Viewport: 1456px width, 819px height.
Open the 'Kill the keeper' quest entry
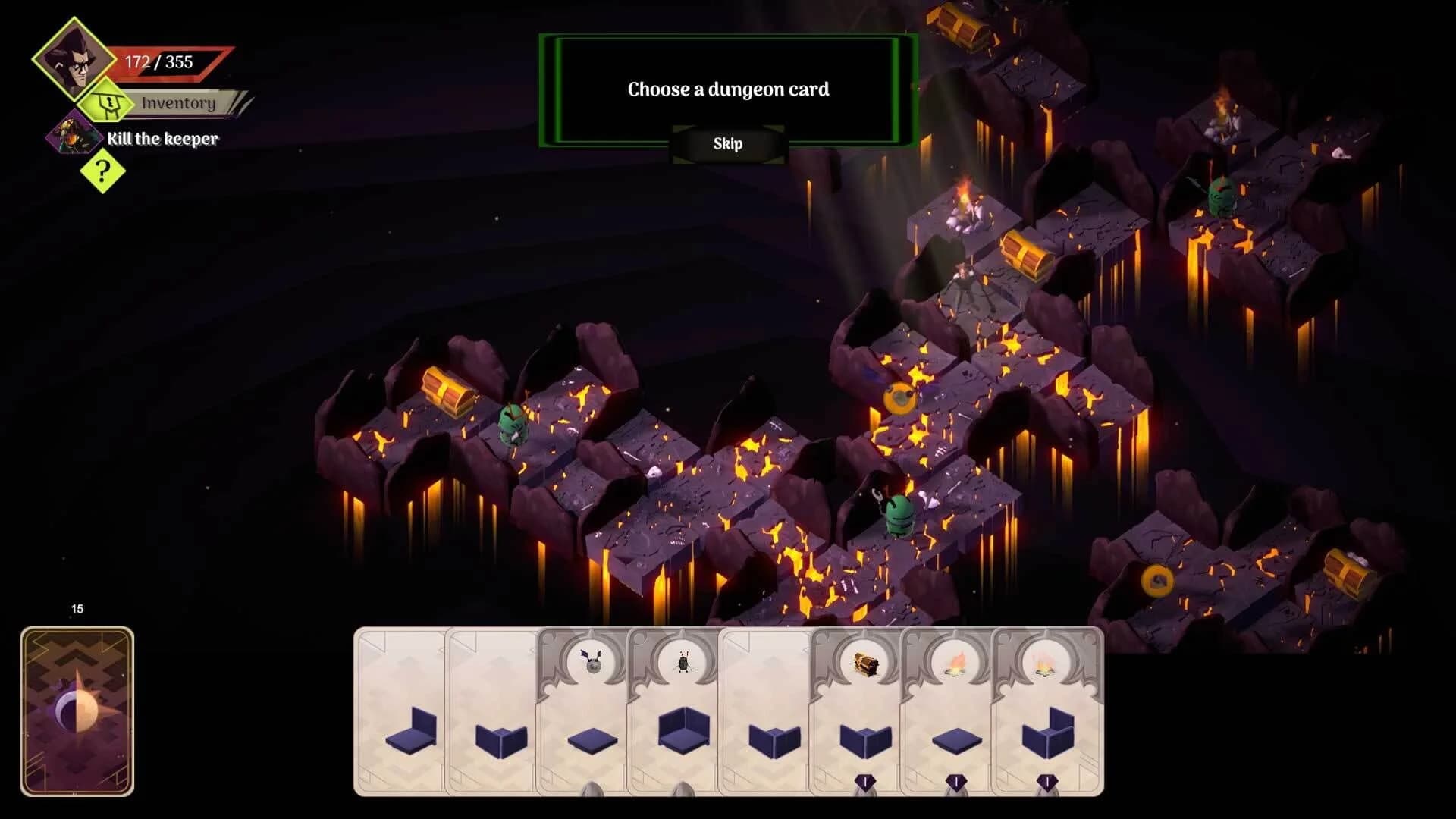[163, 139]
